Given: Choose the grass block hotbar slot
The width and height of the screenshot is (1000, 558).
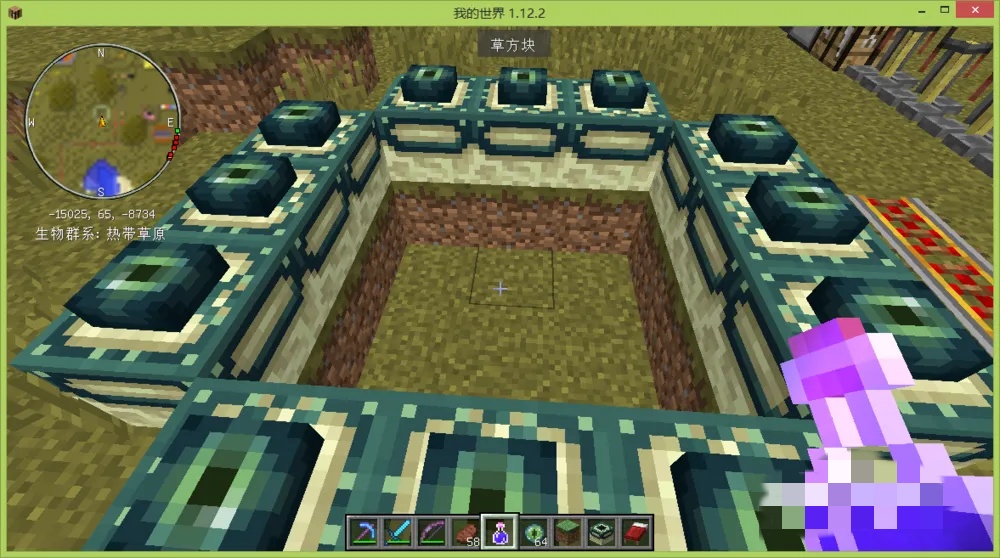Looking at the screenshot, I should (x=567, y=532).
